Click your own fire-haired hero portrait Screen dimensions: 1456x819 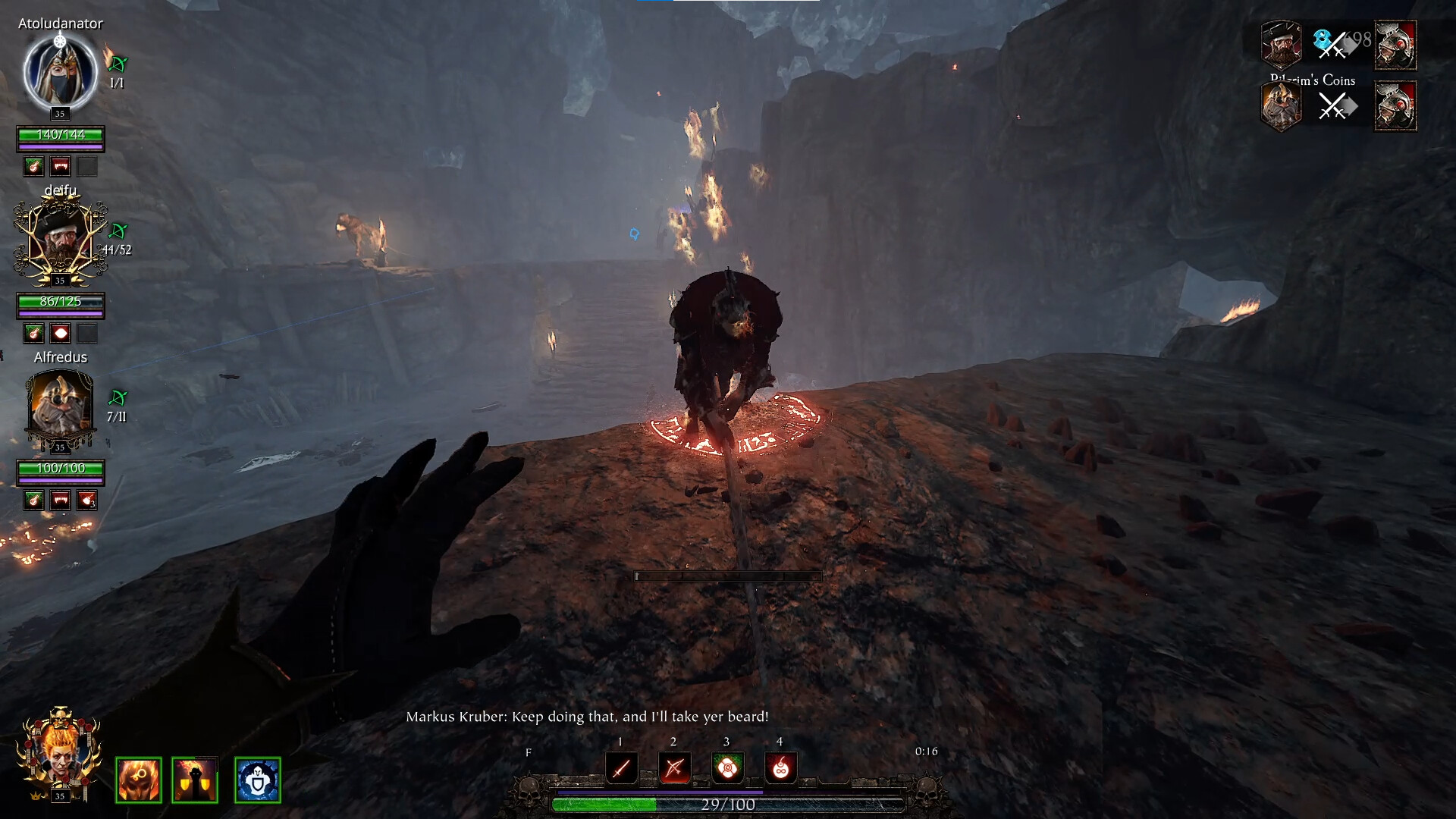point(60,751)
